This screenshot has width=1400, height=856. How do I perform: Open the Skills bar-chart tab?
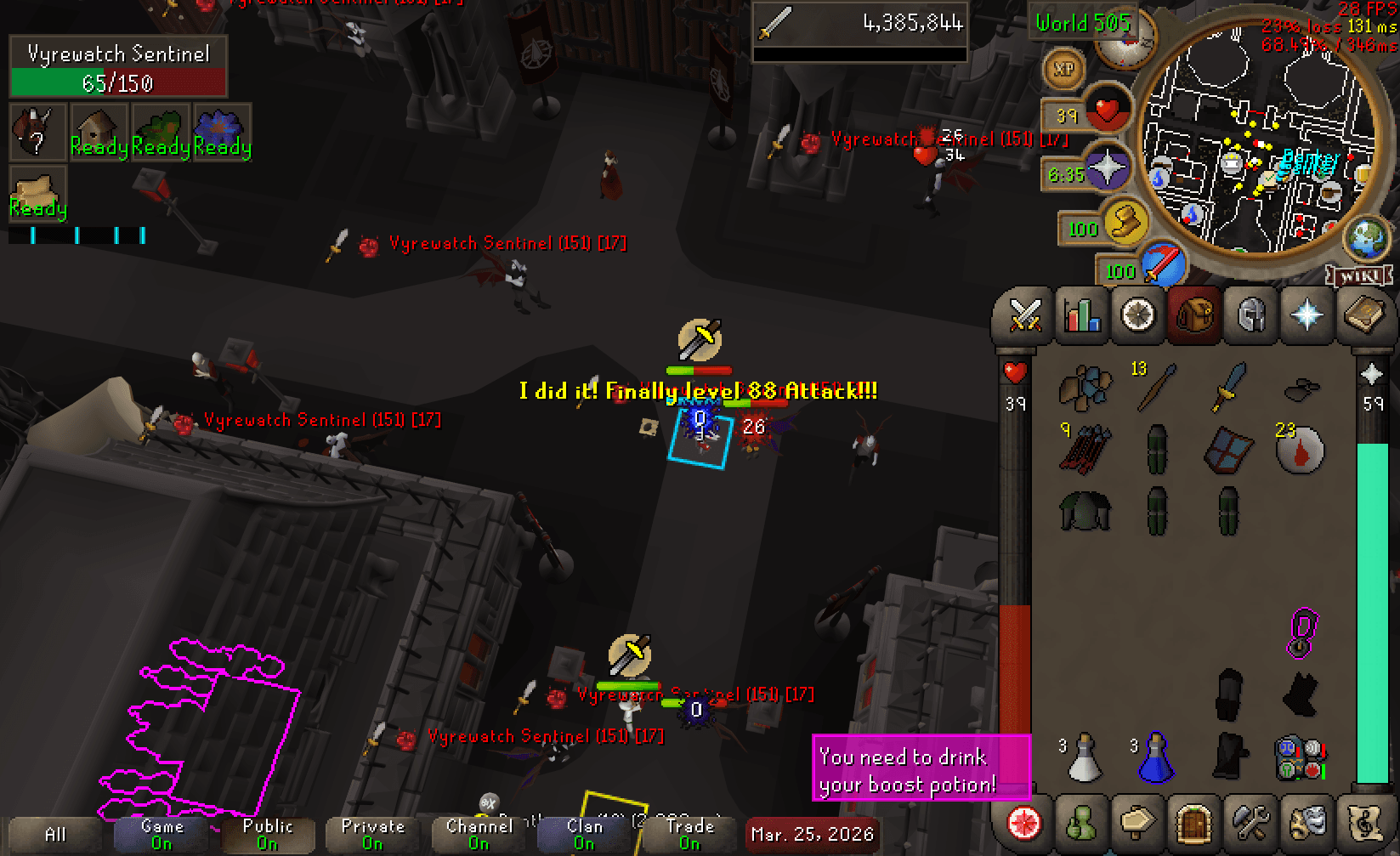point(1080,315)
